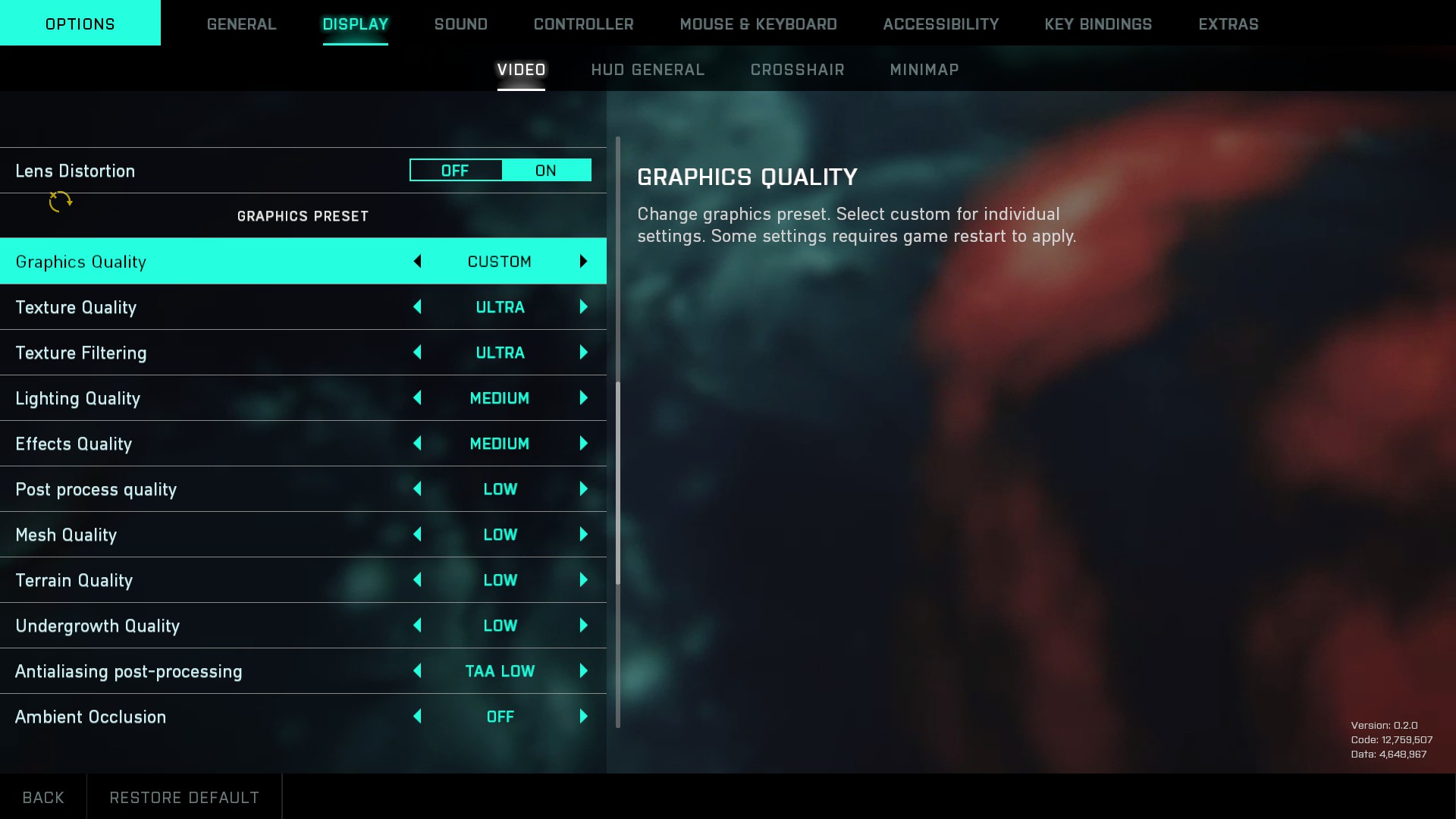This screenshot has width=1456, height=819.
Task: Go to the Controller tab
Action: 583,24
